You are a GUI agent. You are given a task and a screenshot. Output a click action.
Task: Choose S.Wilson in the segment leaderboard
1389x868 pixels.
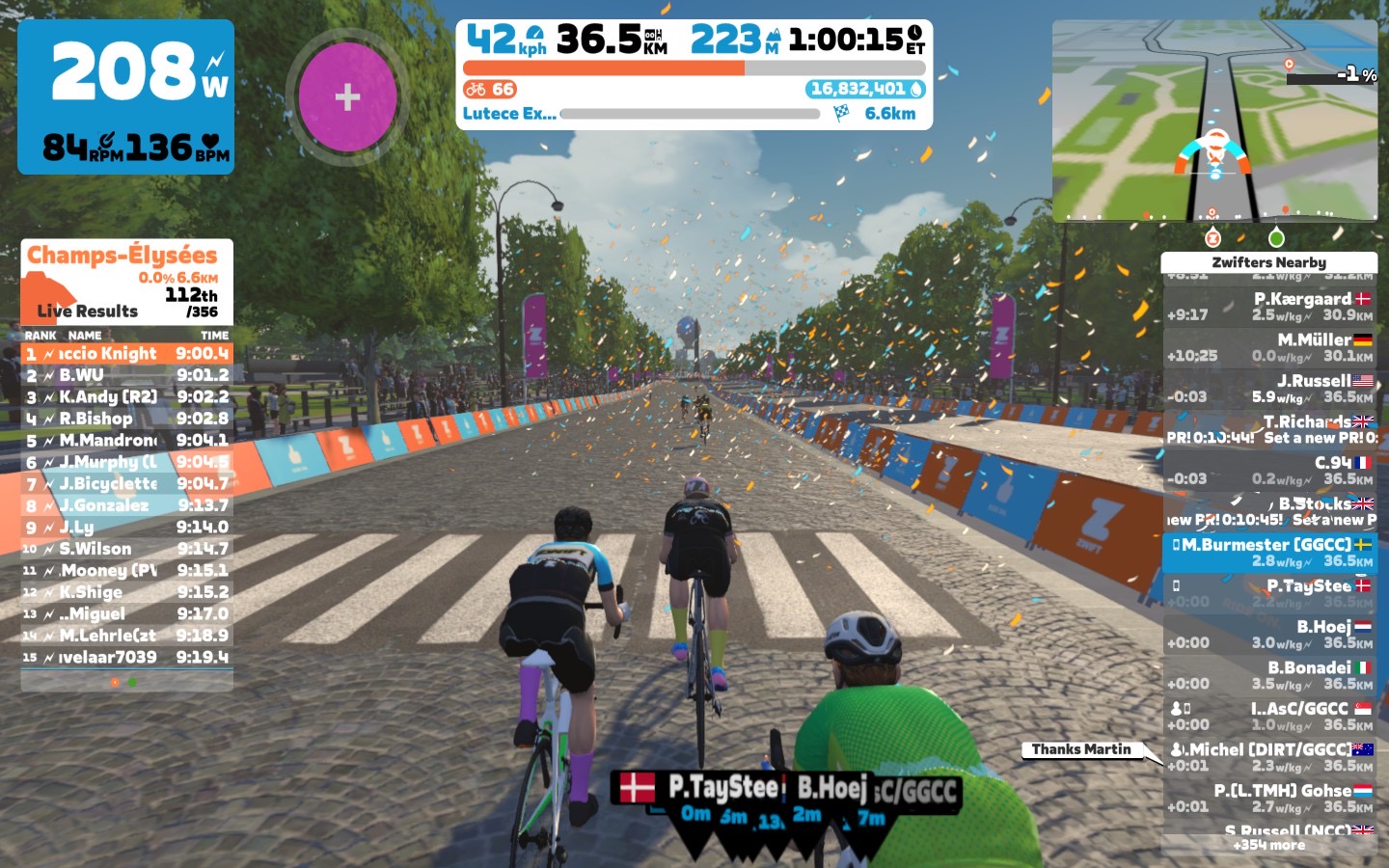pos(126,549)
